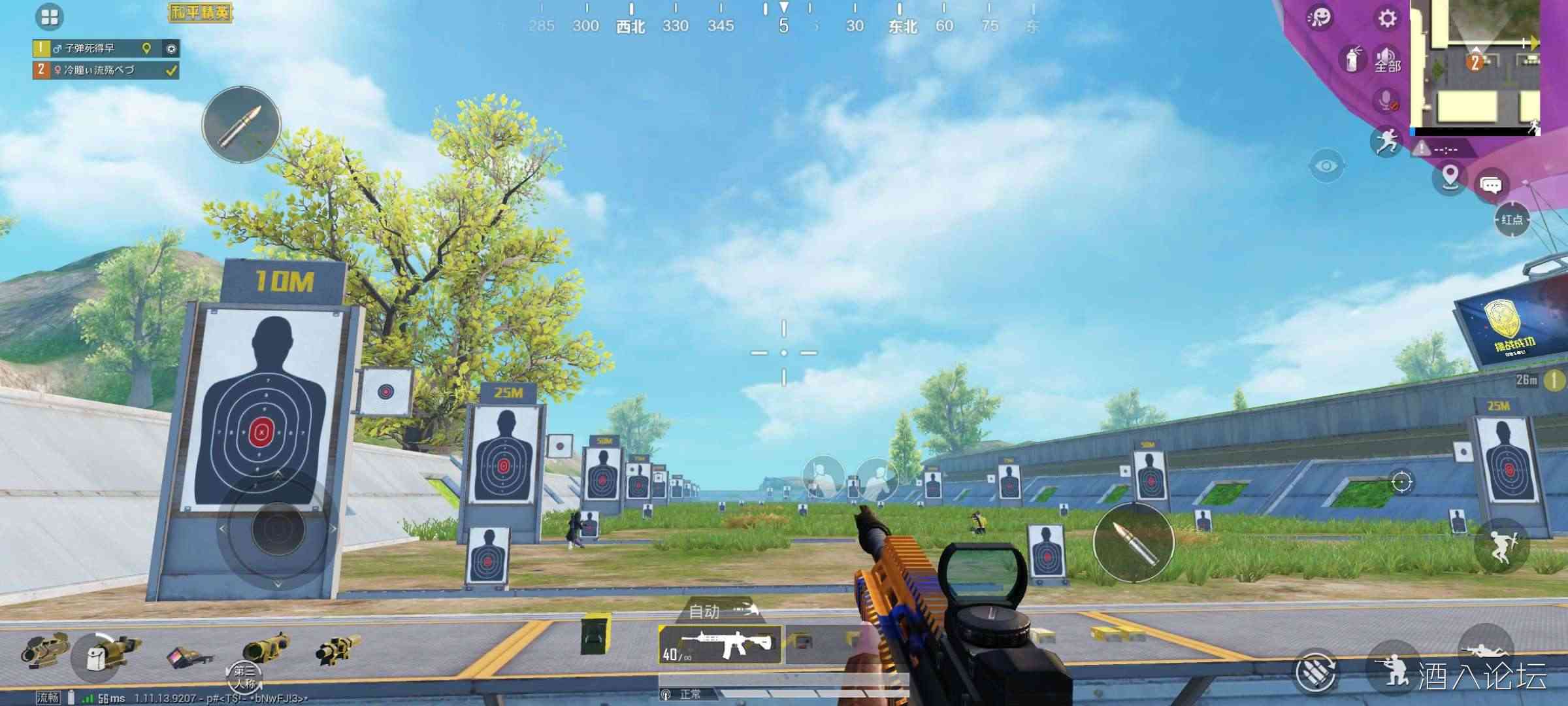Open the settings gear
Screen dimensions: 1568x706
[1386, 18]
